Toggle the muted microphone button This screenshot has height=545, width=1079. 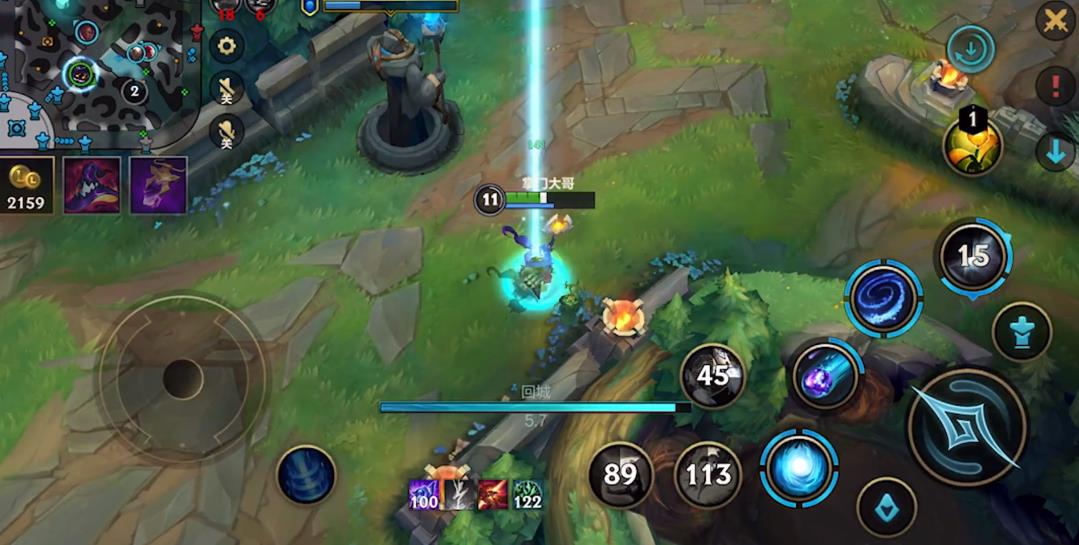(x=227, y=131)
